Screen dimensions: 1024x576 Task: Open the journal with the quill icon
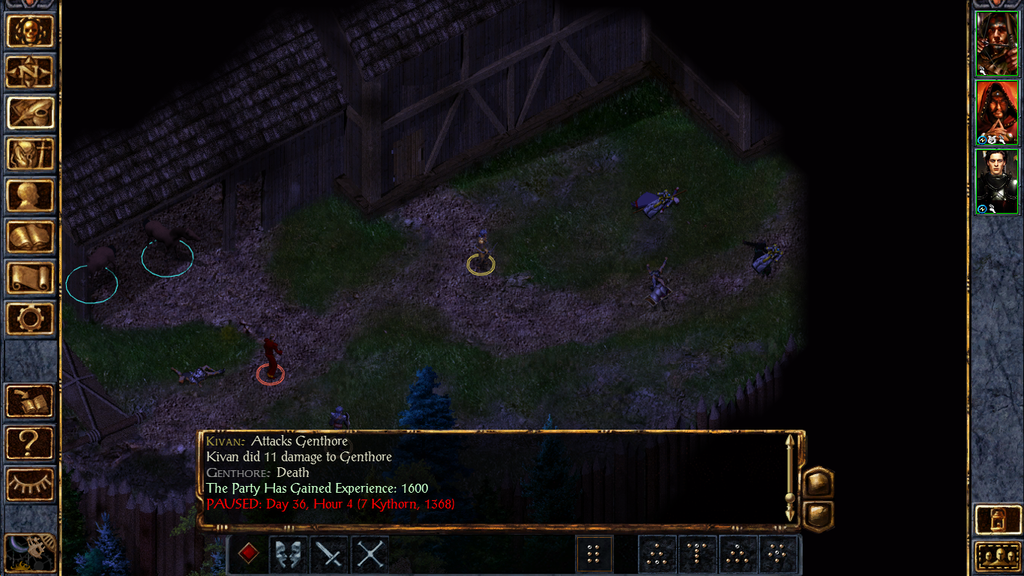click(x=30, y=113)
